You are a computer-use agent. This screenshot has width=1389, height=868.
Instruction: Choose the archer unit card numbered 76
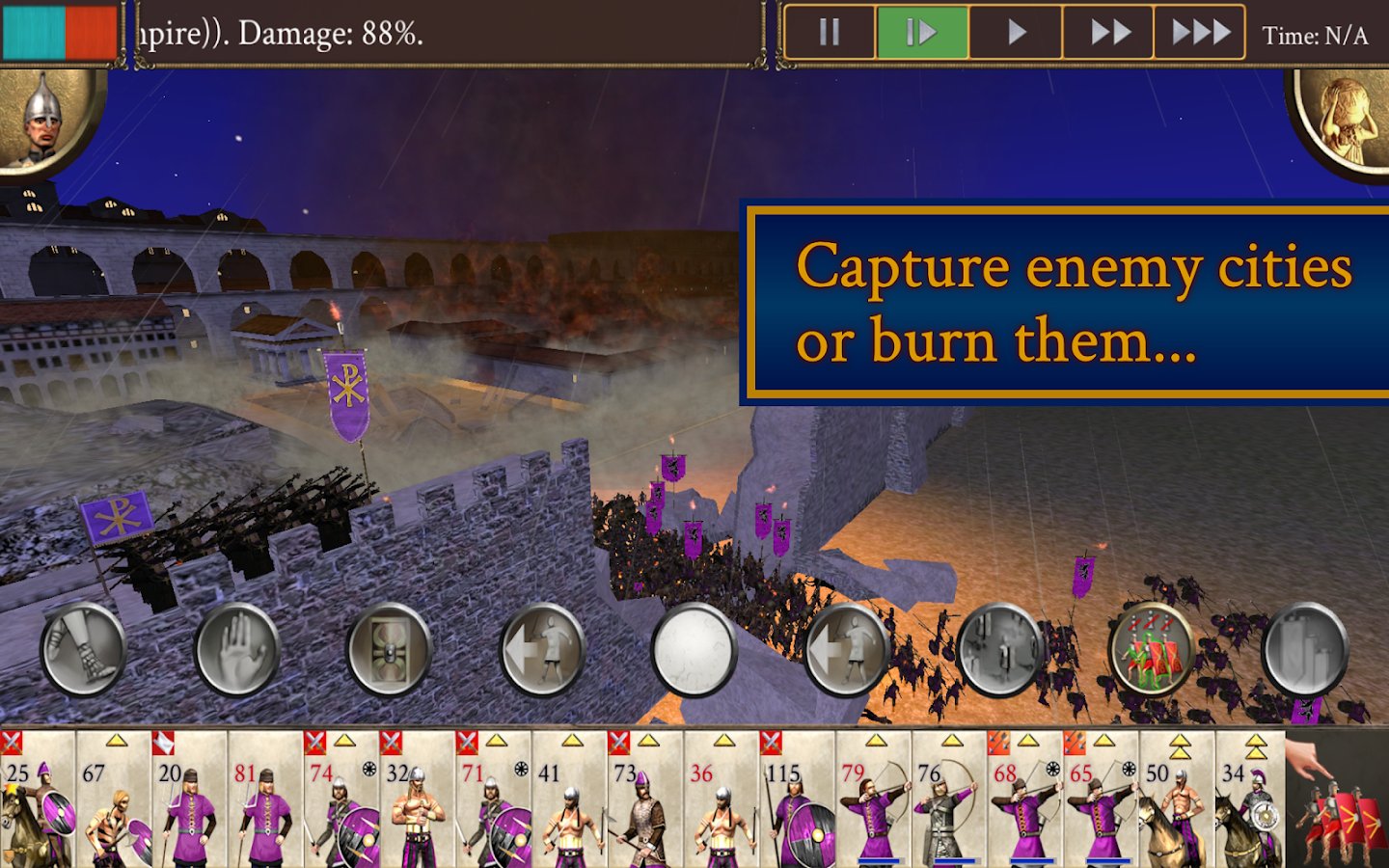click(949, 800)
